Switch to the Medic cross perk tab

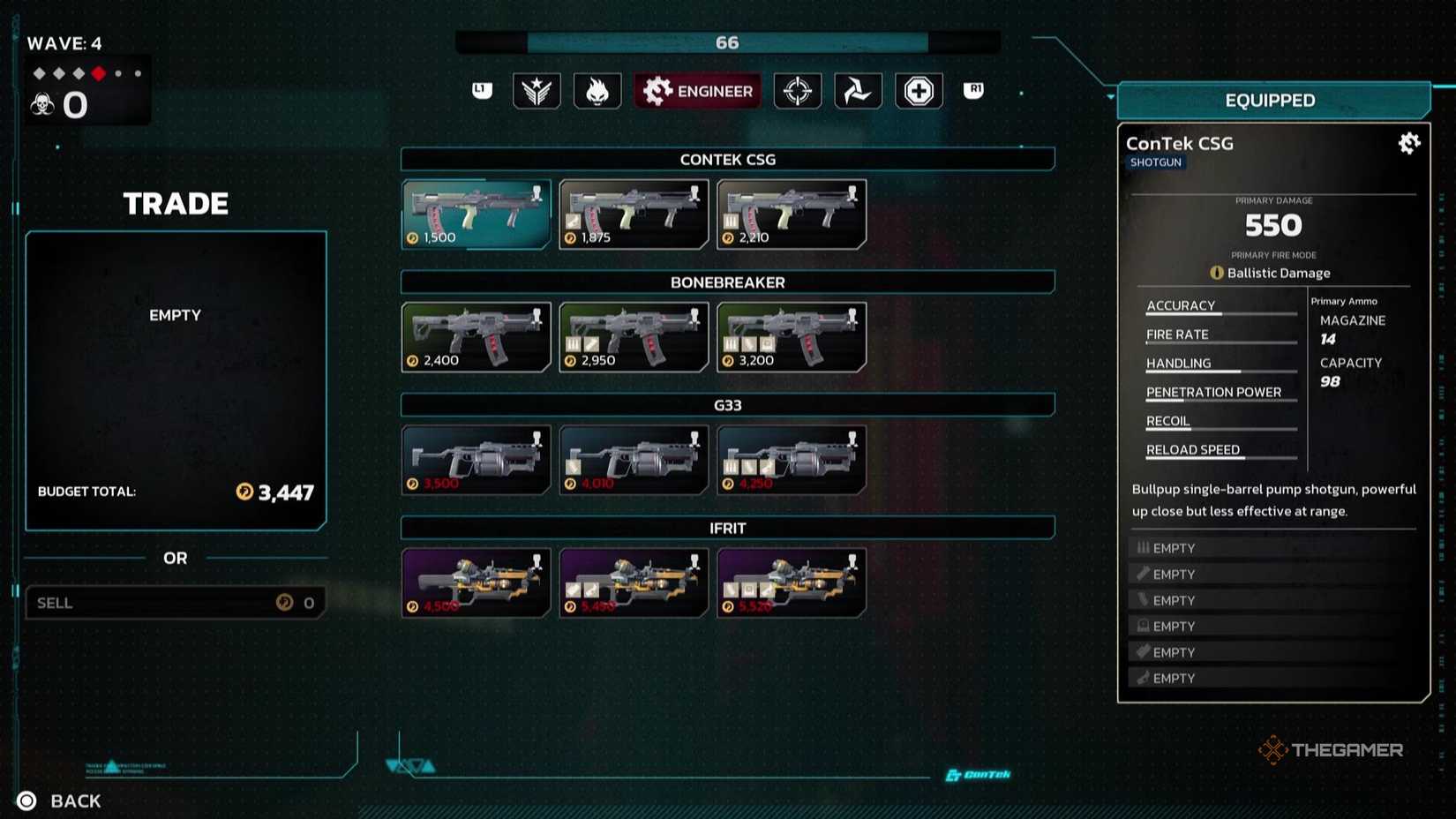click(919, 91)
